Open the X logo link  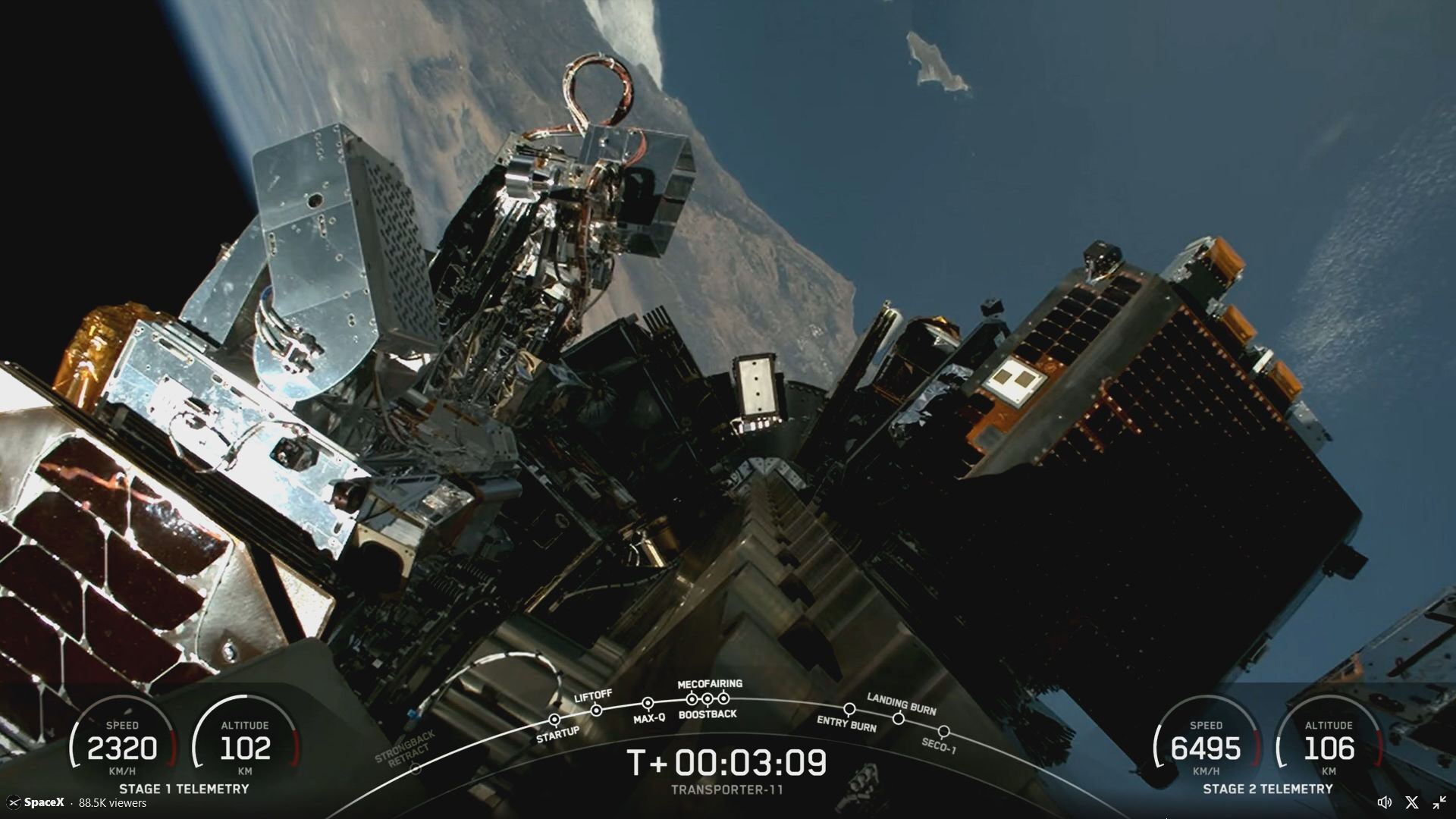1411,802
